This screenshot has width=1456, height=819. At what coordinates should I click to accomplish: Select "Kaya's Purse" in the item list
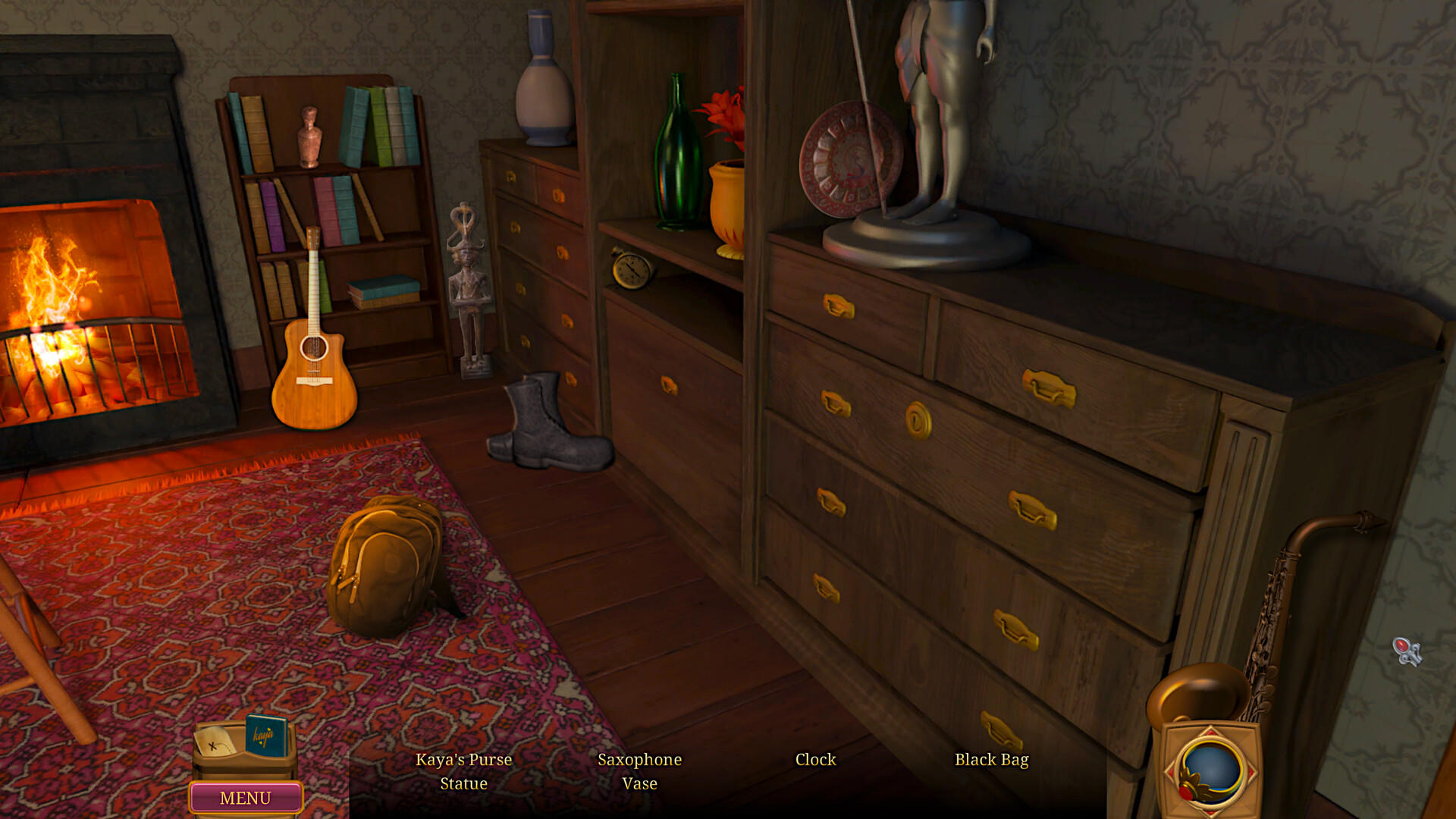[463, 759]
